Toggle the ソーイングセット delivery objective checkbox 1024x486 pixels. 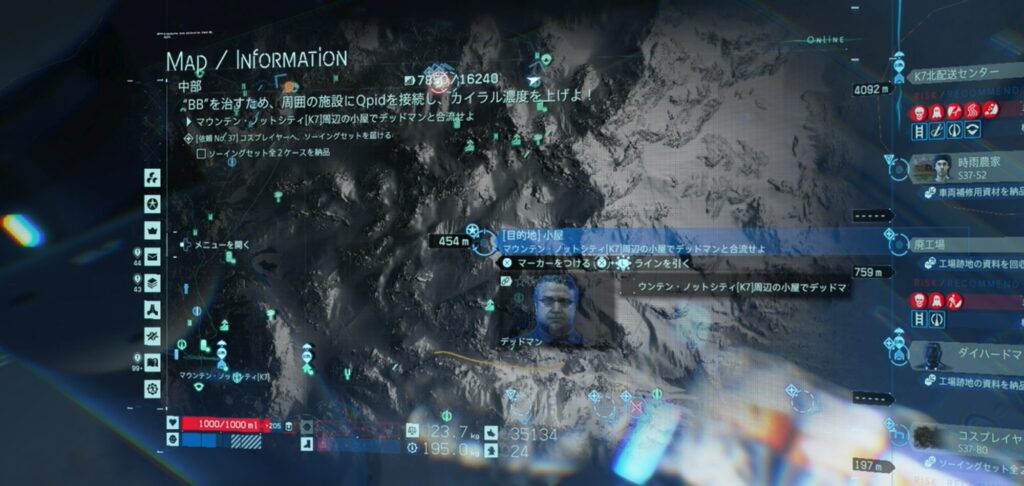click(x=201, y=154)
